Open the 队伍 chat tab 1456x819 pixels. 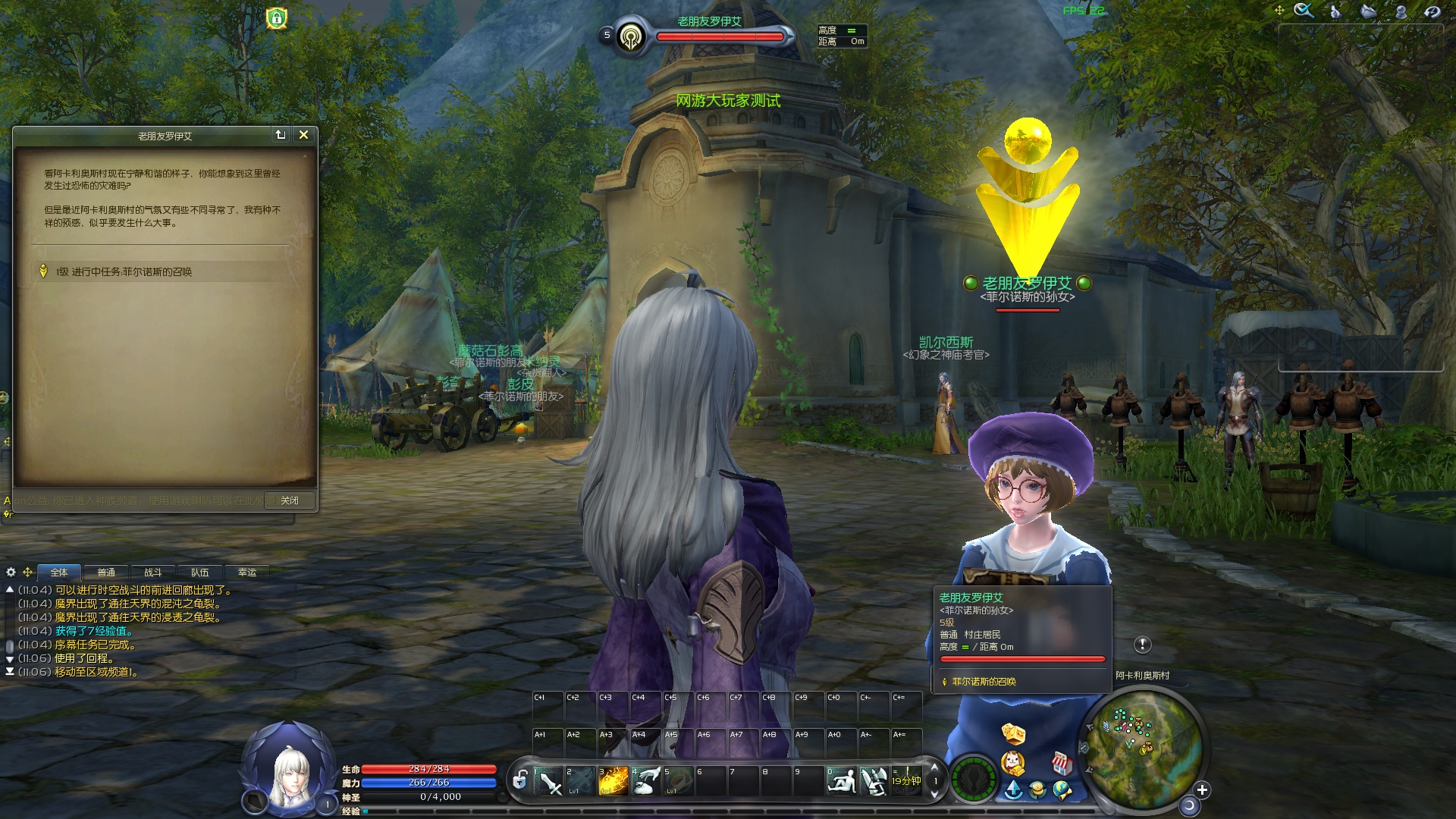coord(200,573)
